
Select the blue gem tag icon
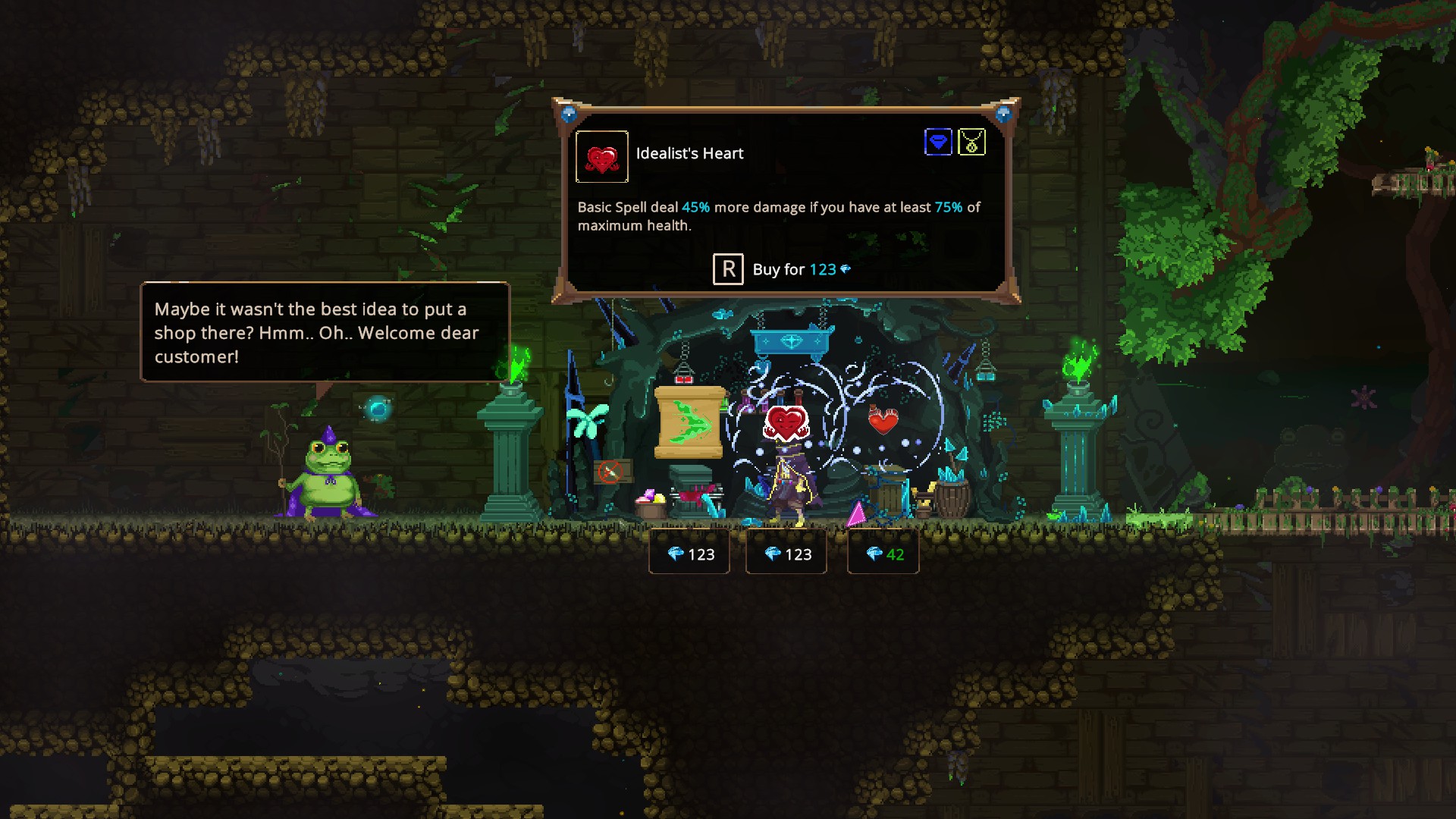pyautogui.click(x=938, y=142)
